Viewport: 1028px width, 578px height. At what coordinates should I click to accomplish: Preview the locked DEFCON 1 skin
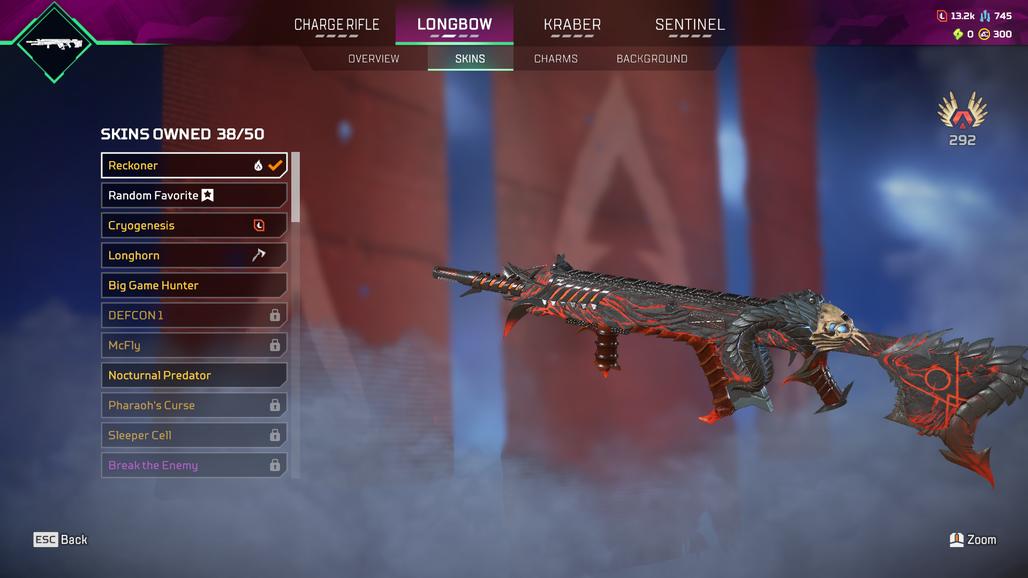(x=194, y=315)
